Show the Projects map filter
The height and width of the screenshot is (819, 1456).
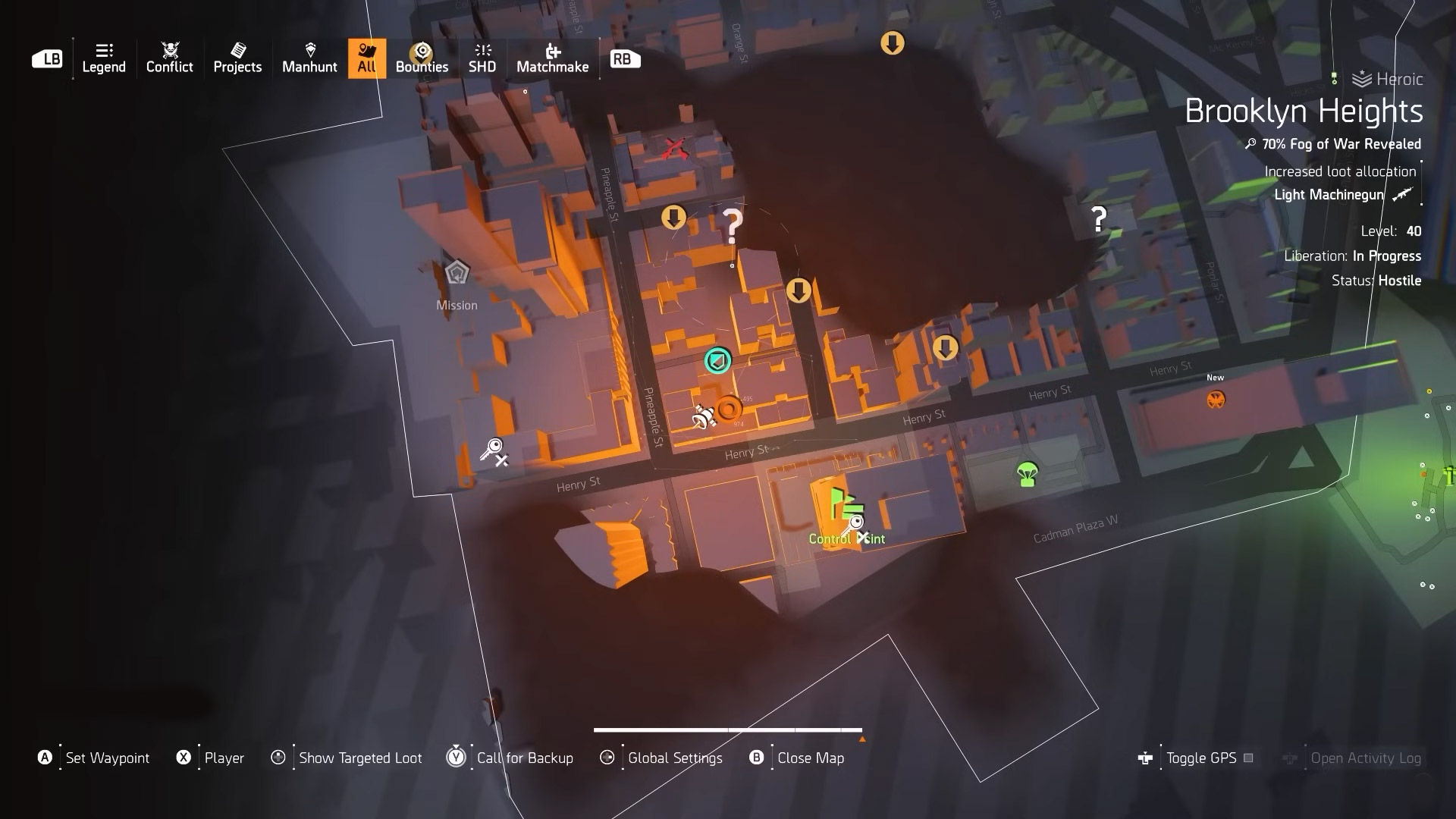(x=237, y=58)
